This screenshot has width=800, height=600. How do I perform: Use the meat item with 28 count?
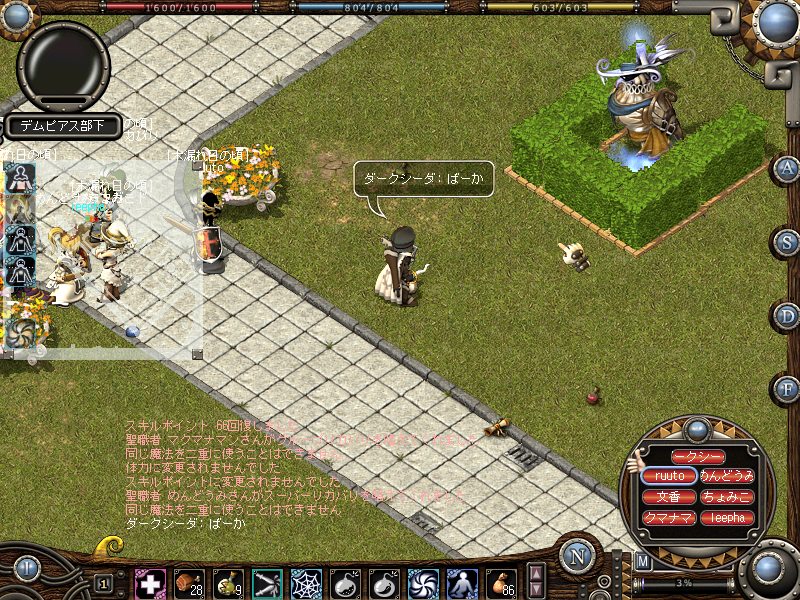click(x=189, y=583)
